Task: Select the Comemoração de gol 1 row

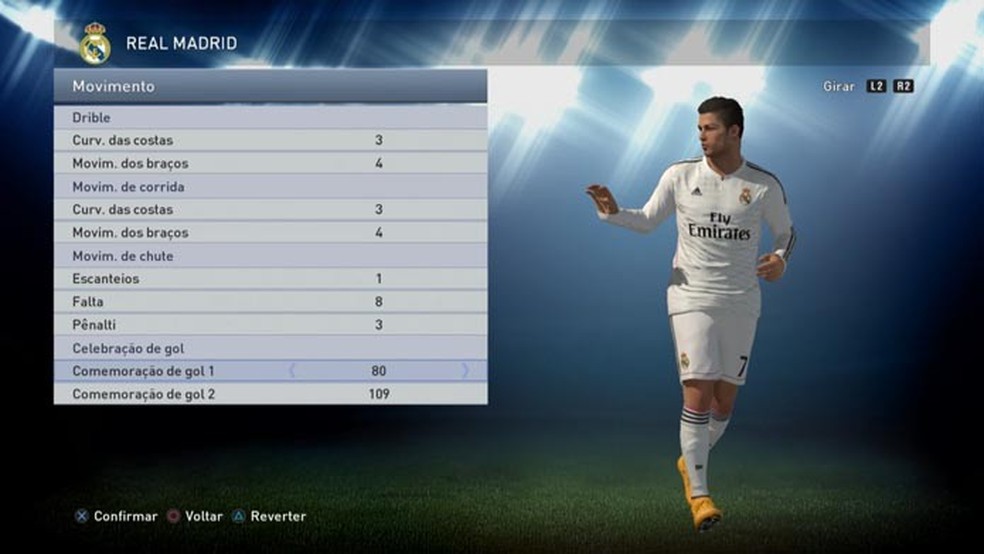Action: tap(270, 371)
